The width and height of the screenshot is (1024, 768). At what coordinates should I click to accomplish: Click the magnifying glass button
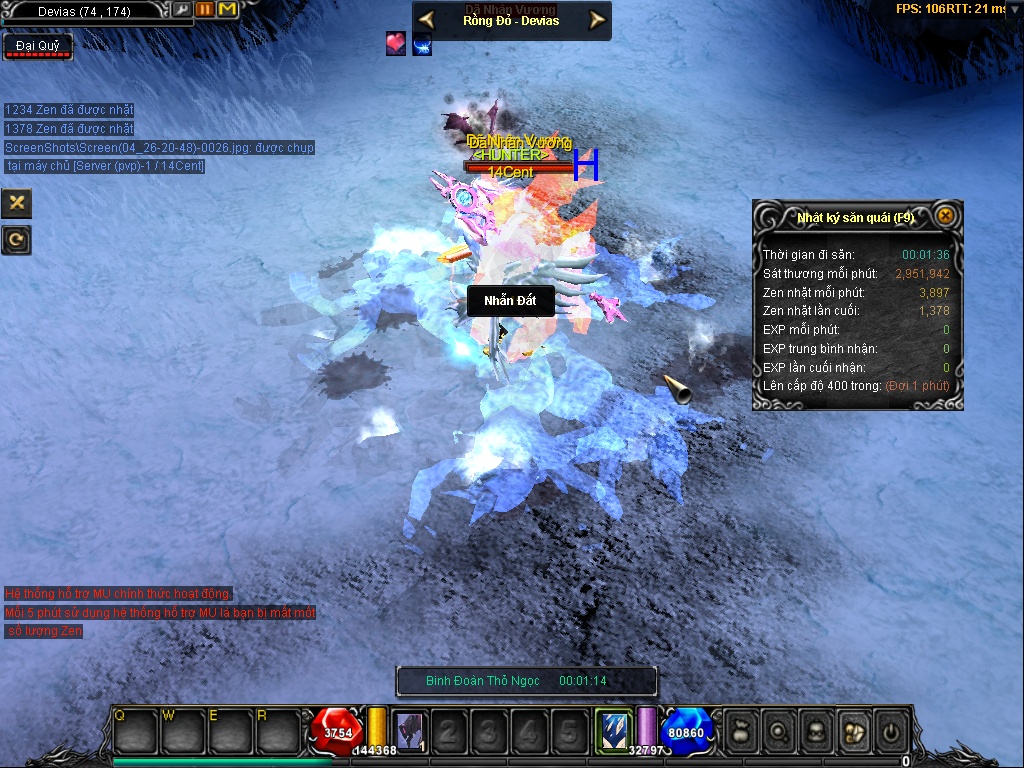[x=777, y=732]
